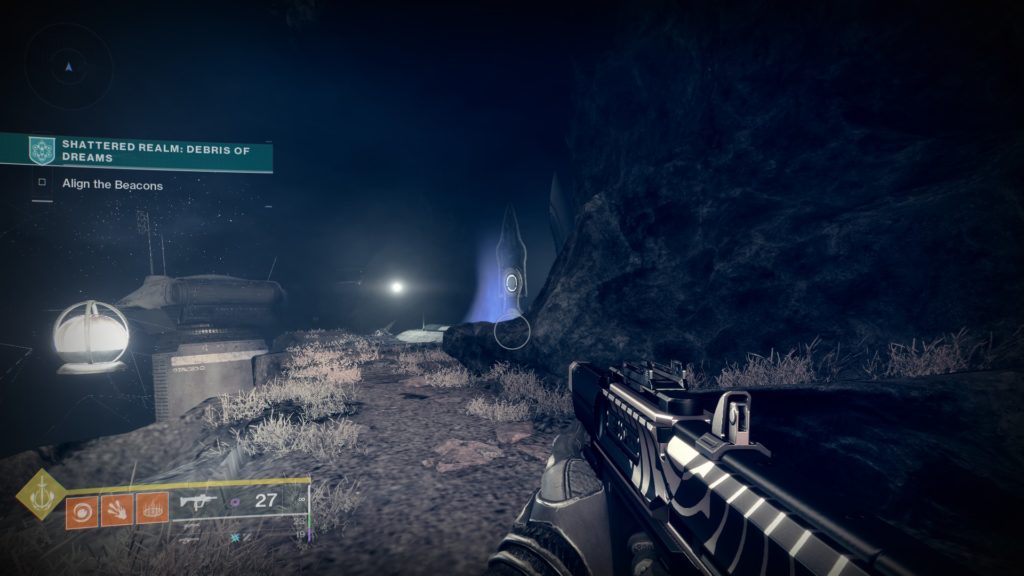Select the orange grenade ability icon
Image resolution: width=1024 pixels, height=576 pixels.
click(81, 510)
